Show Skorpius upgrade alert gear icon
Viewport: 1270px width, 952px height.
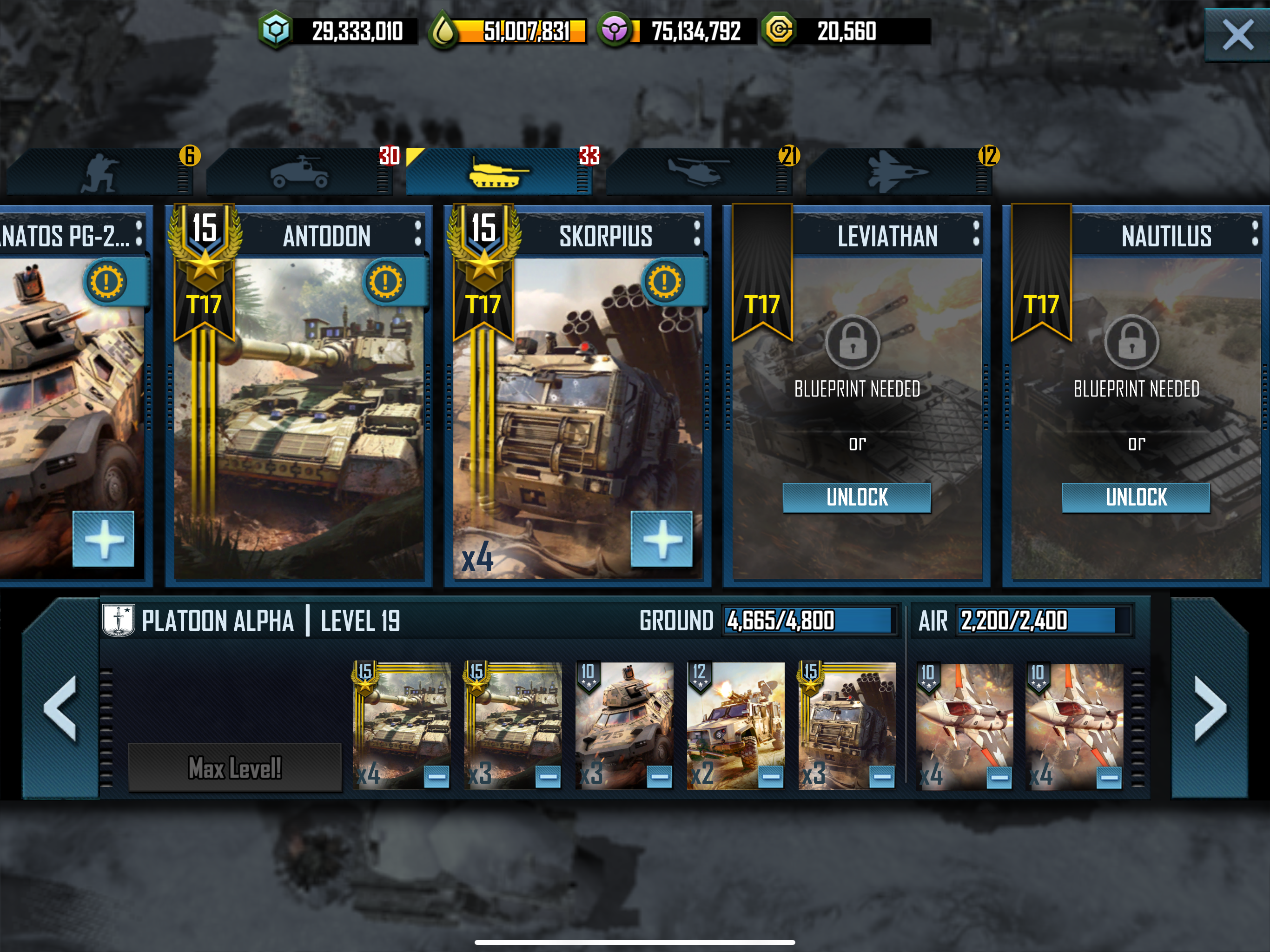coord(665,281)
